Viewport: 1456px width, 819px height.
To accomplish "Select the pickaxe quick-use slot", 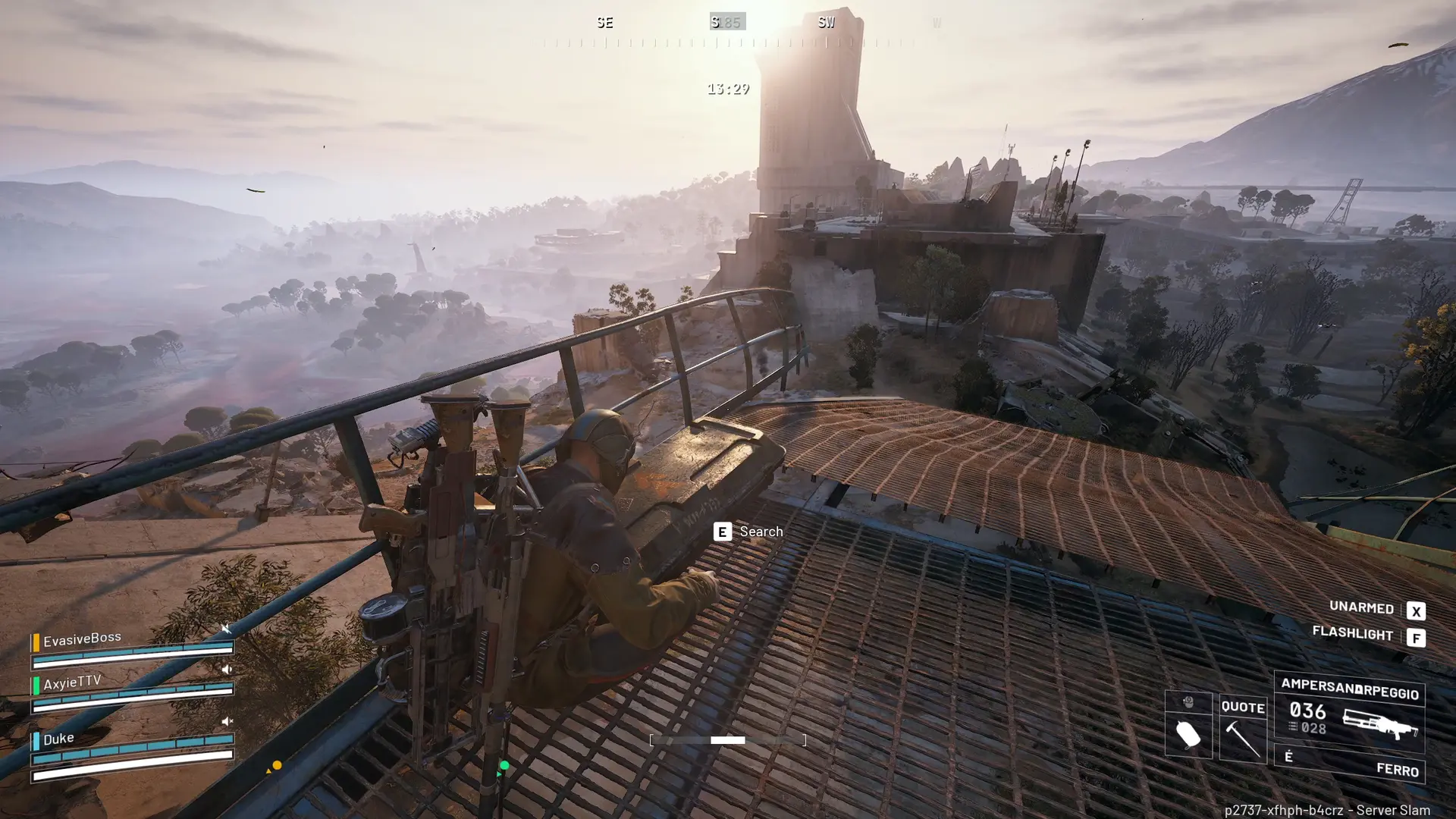I will pos(1243,730).
